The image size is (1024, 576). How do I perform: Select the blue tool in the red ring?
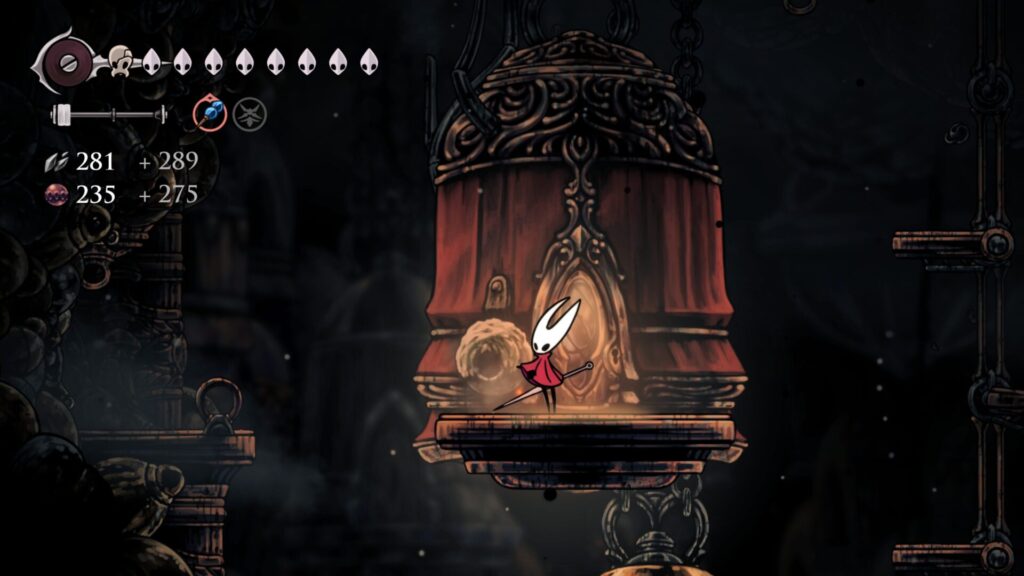tap(210, 115)
